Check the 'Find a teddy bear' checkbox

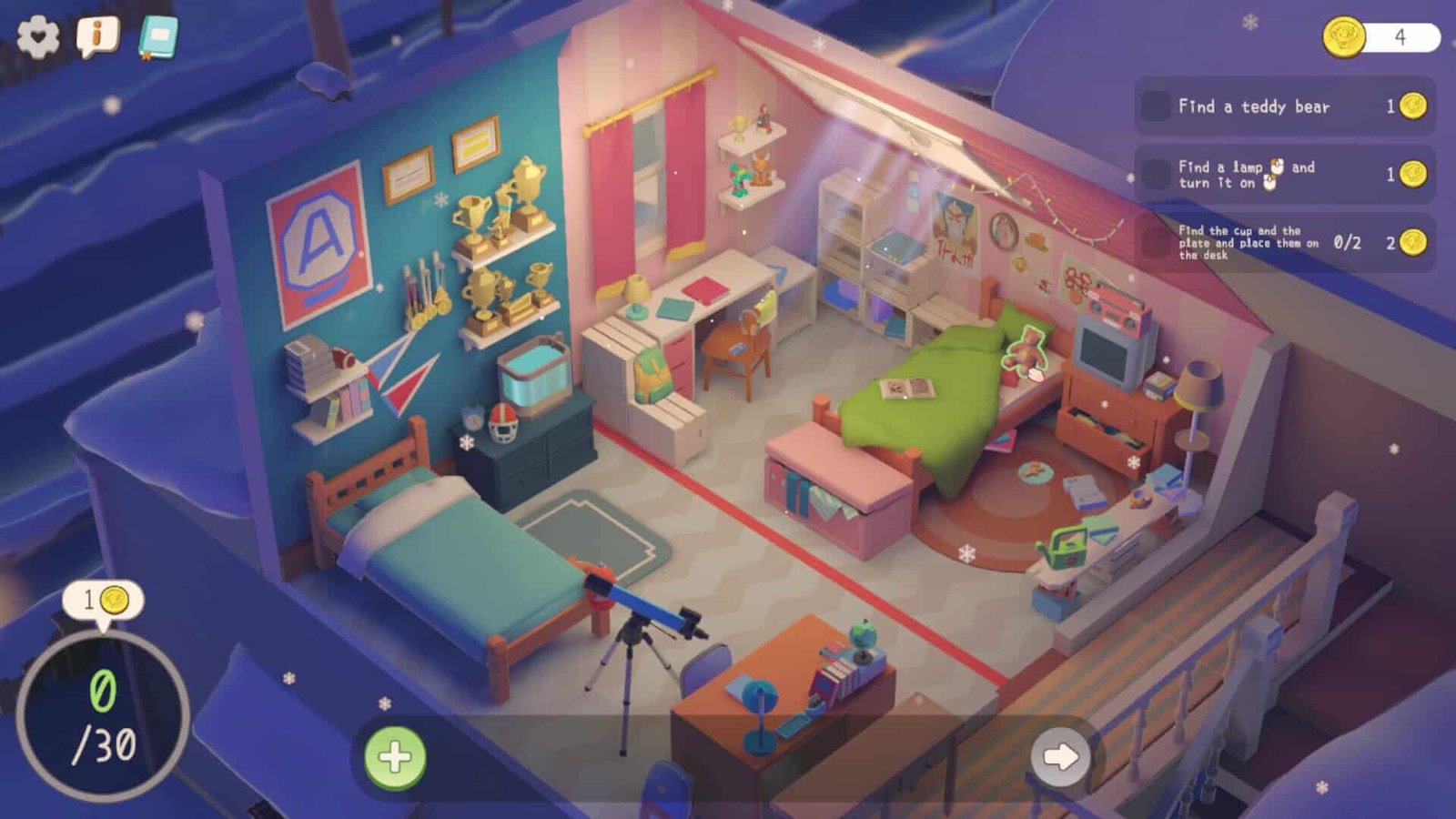click(1156, 106)
